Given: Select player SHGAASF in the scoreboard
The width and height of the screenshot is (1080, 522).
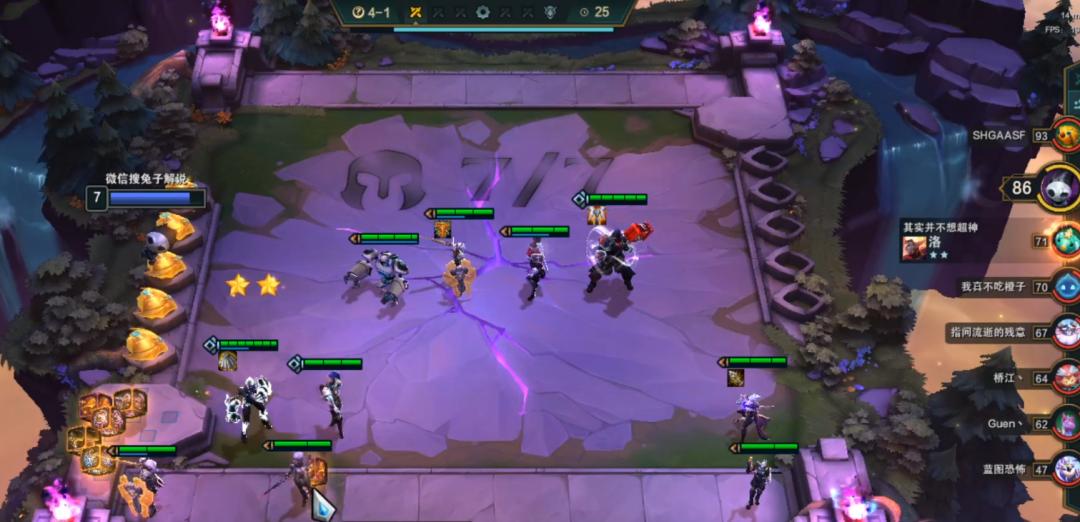Looking at the screenshot, I should click(1066, 136).
